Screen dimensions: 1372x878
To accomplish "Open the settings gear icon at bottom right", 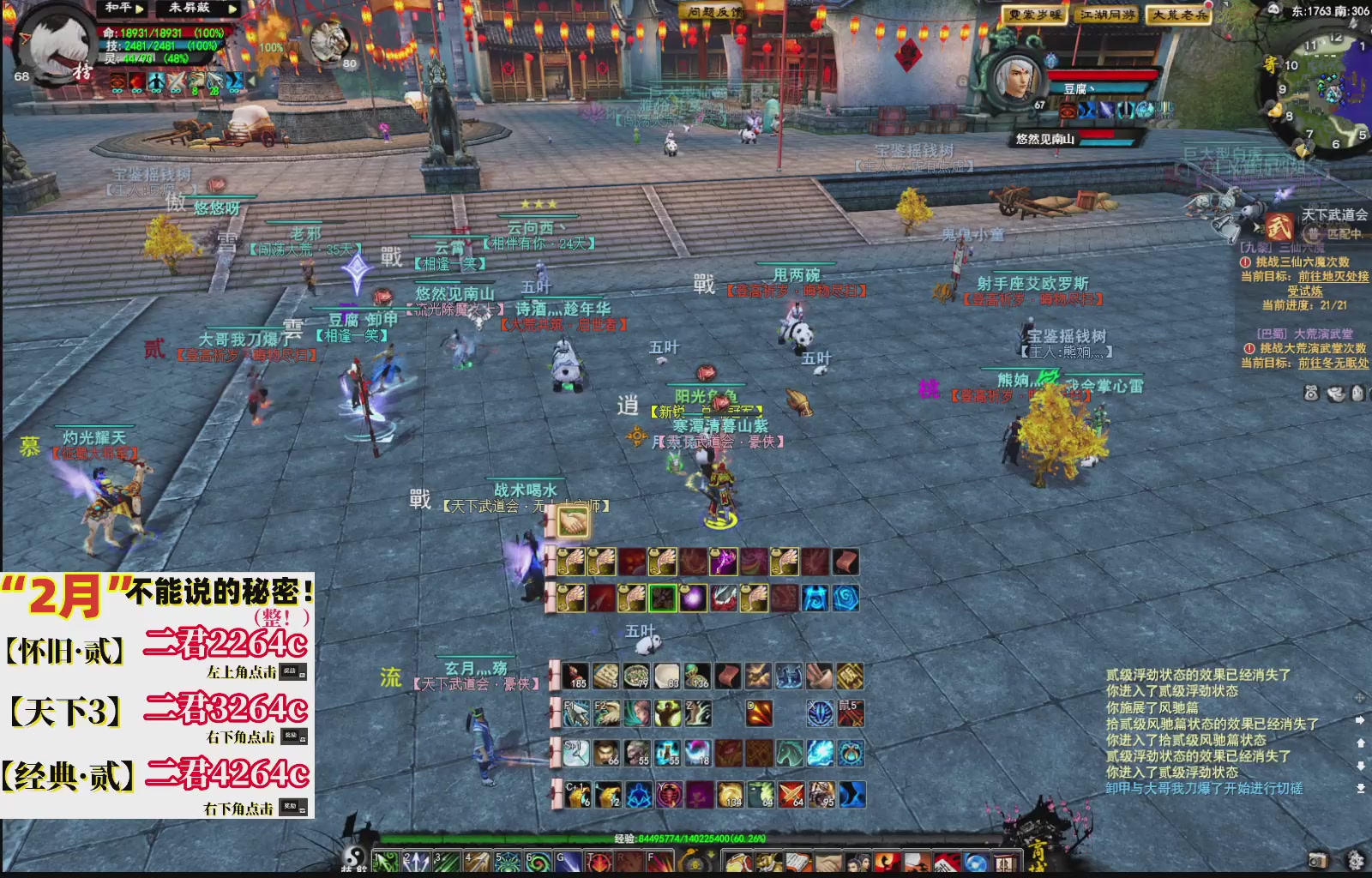I will 1355,861.
